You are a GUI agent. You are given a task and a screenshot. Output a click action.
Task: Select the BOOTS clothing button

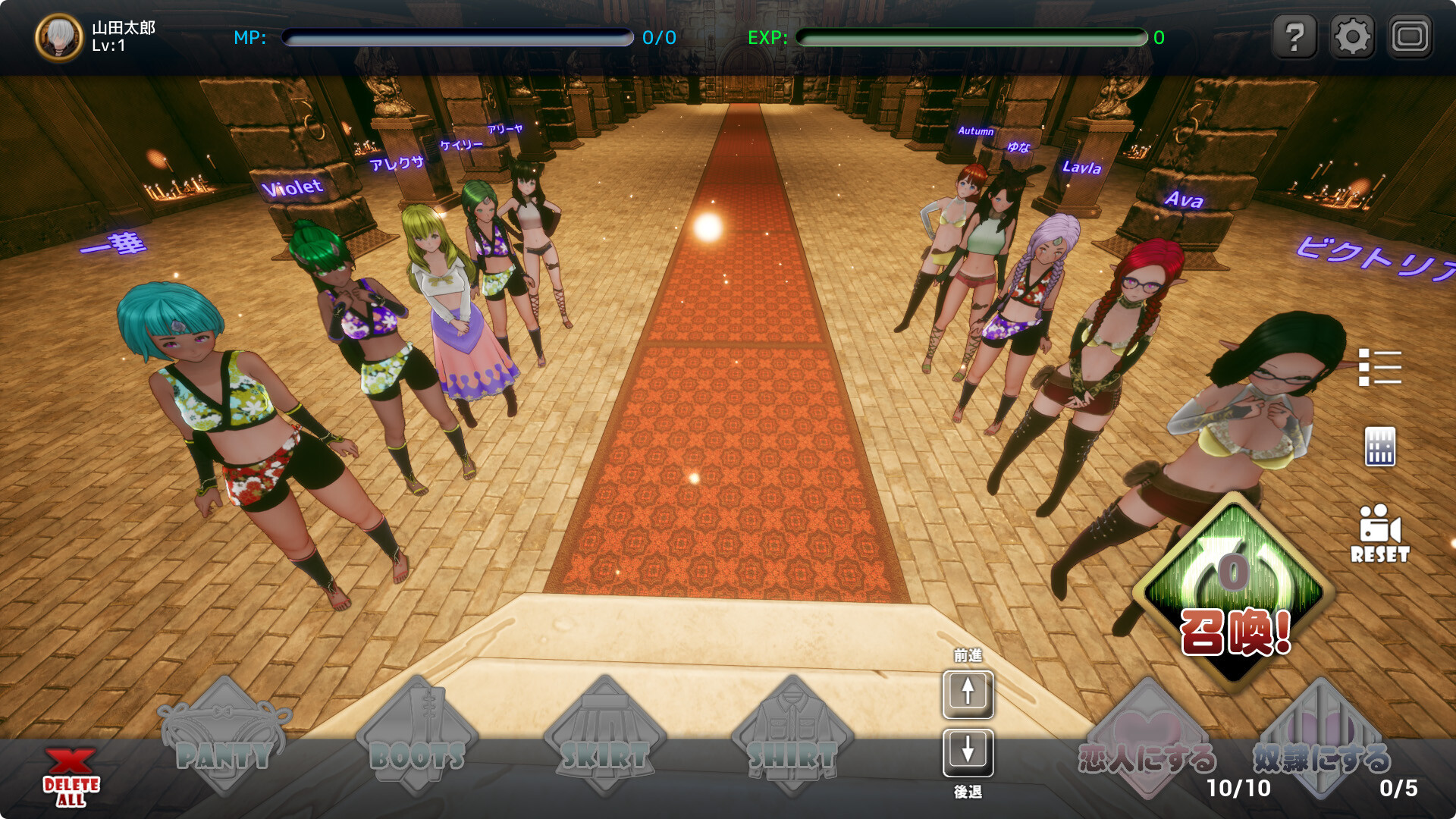coord(417,737)
